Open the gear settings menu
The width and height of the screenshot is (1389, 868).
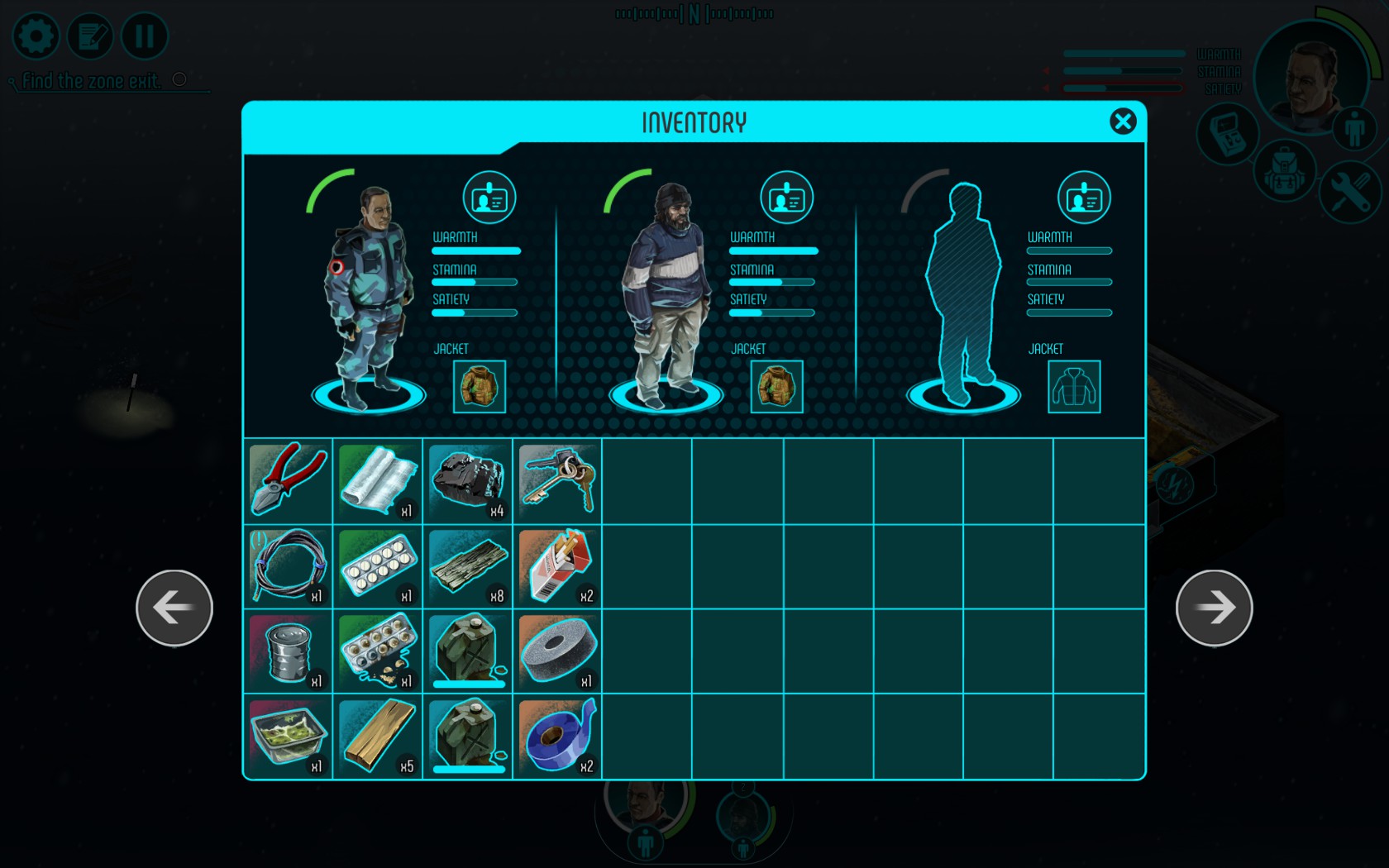tap(36, 36)
